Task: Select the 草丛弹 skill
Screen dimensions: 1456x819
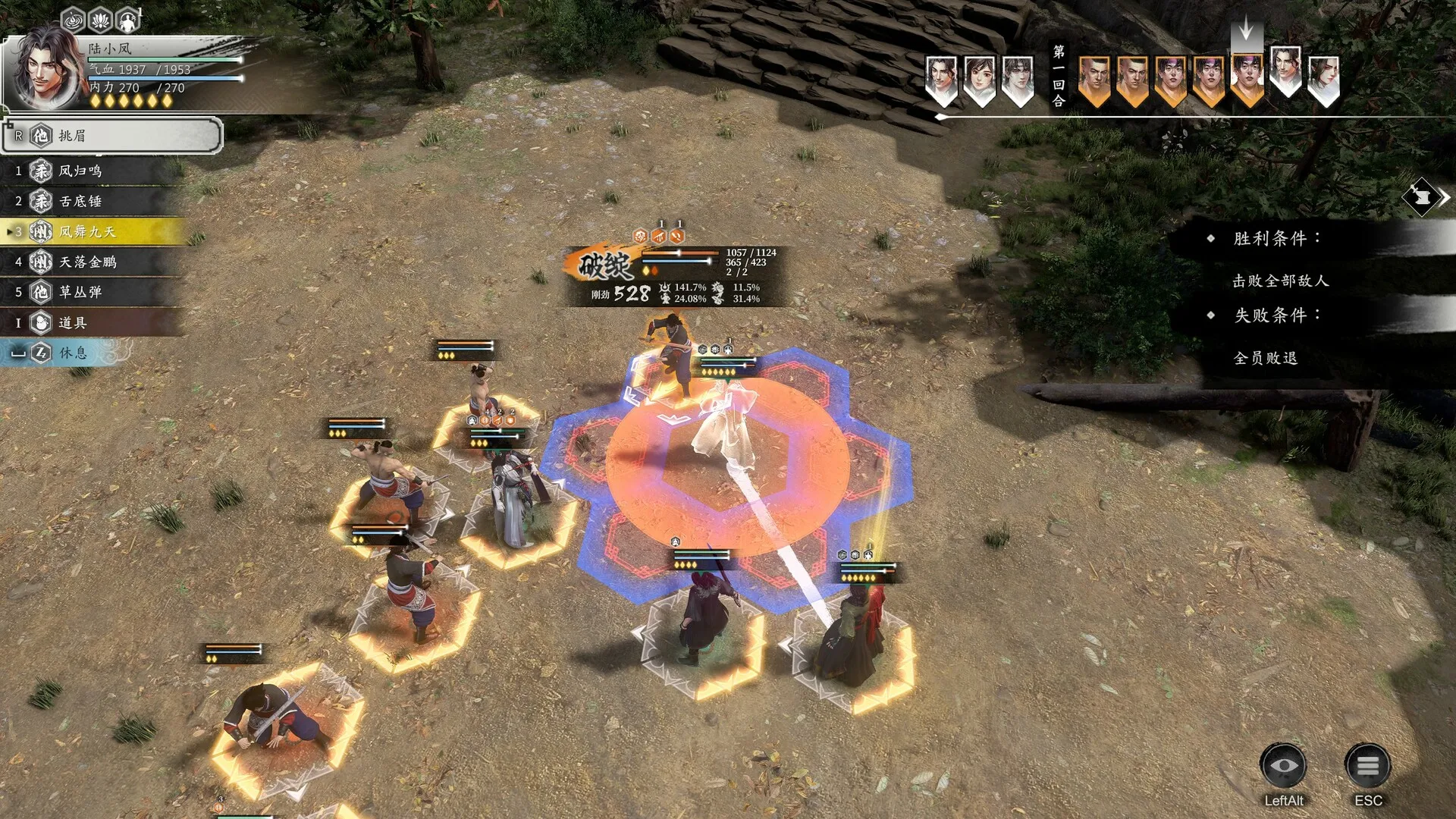Action: click(91, 292)
